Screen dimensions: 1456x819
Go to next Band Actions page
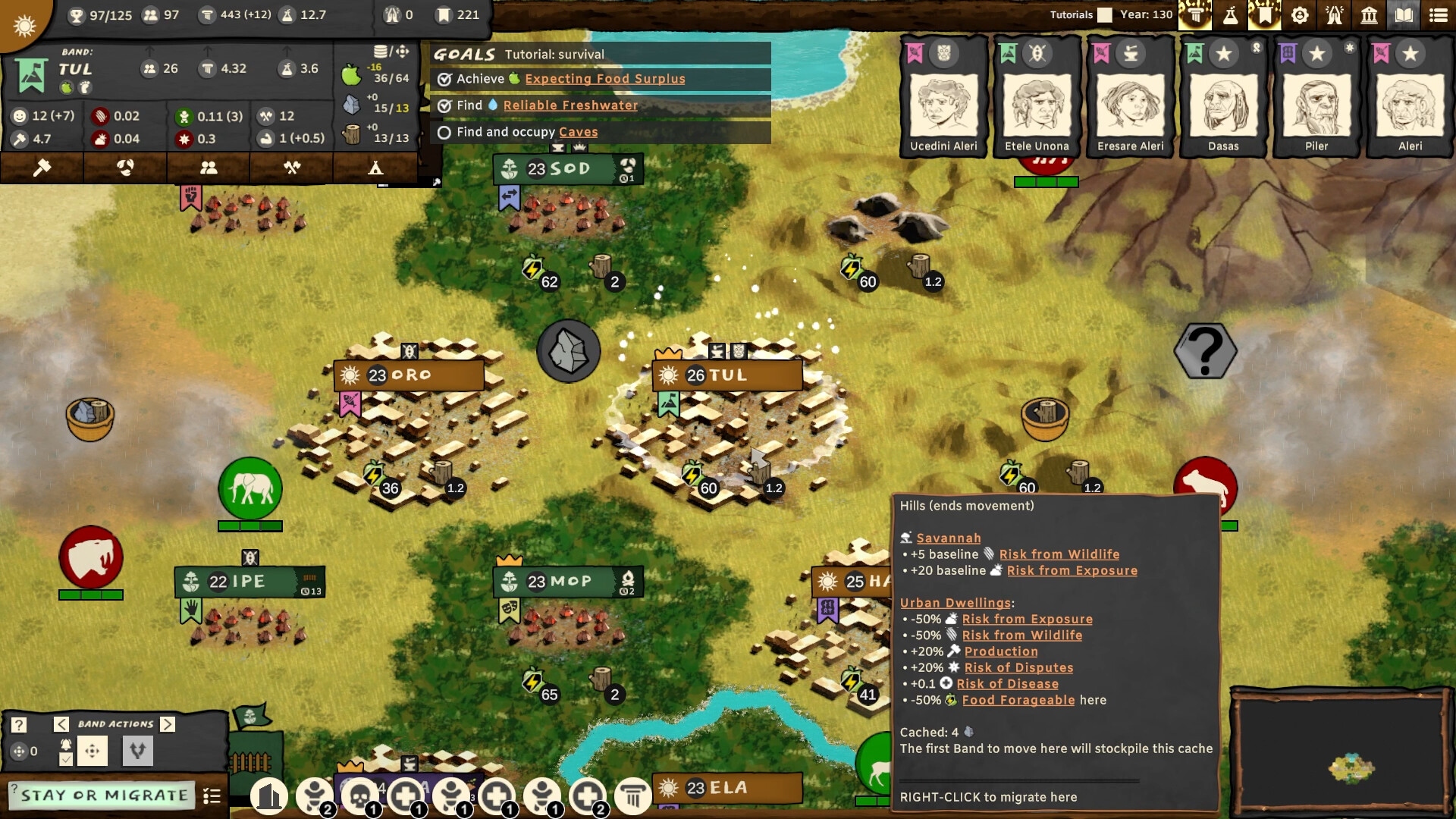click(168, 724)
